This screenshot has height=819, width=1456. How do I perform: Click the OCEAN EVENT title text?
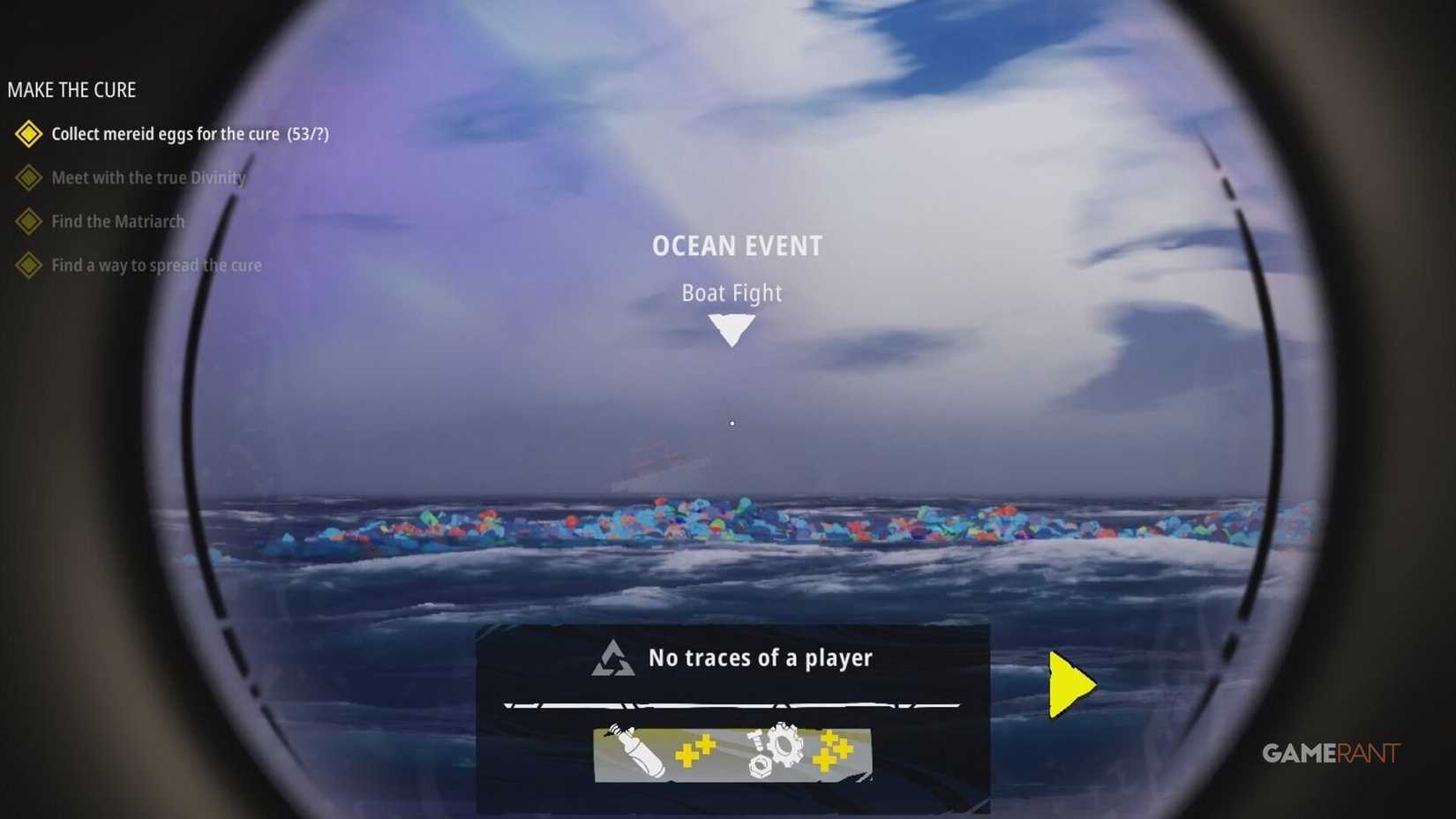tap(736, 245)
